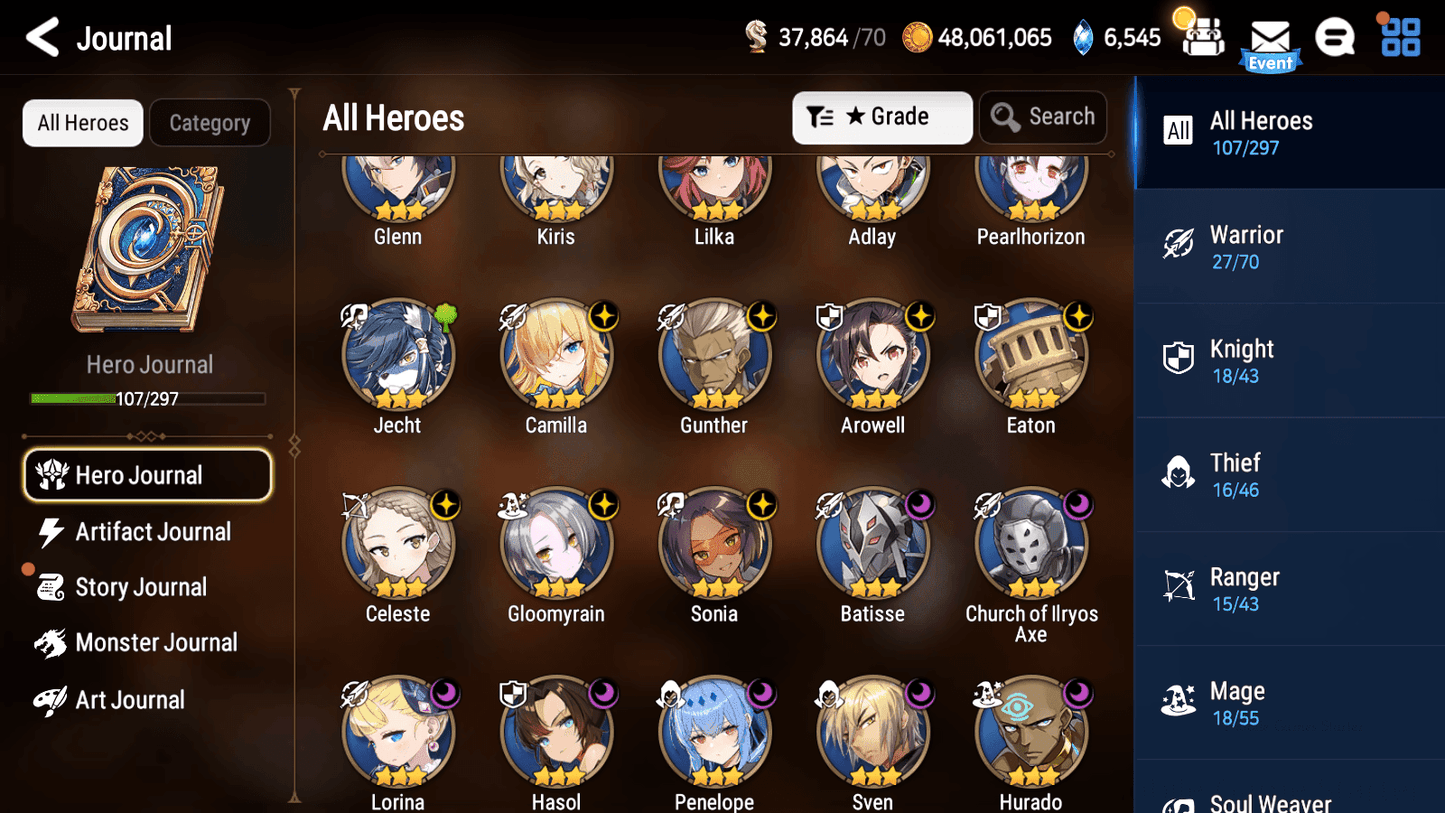Select the Warrior class filter
Viewport: 1445px width, 813px height.
pyautogui.click(x=1288, y=247)
